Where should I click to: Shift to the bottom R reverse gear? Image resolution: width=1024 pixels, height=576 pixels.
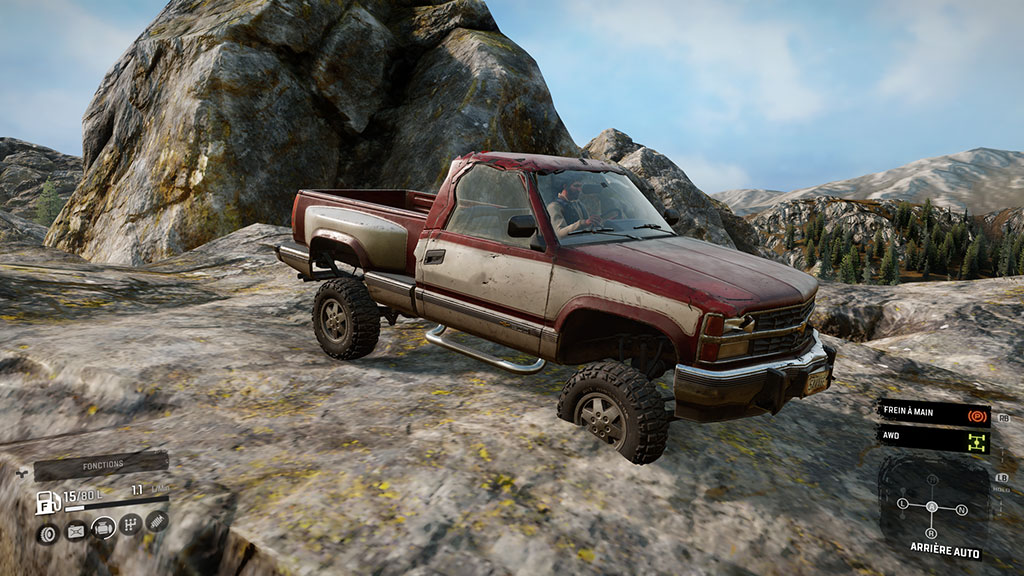coord(931,533)
